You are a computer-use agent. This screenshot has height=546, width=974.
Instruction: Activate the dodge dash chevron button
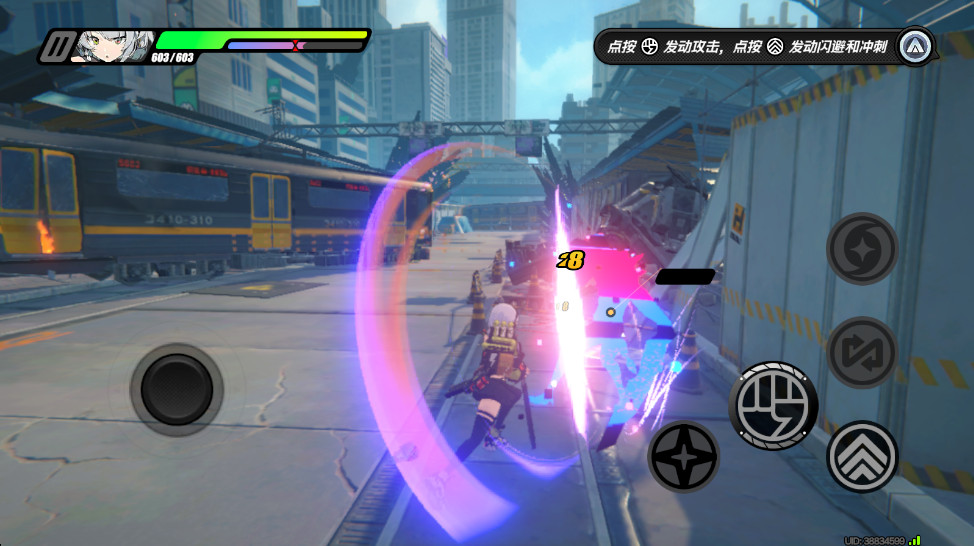pyautogui.click(x=862, y=457)
